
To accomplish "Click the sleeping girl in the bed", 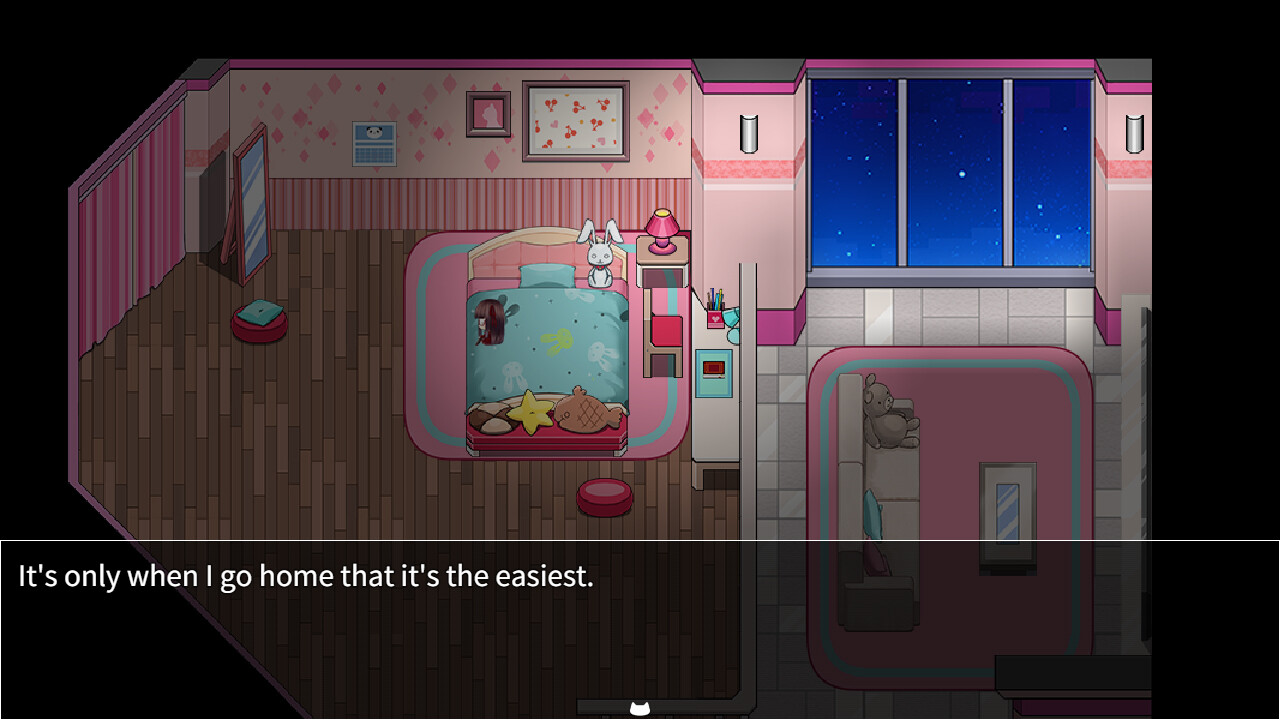I will tap(490, 320).
